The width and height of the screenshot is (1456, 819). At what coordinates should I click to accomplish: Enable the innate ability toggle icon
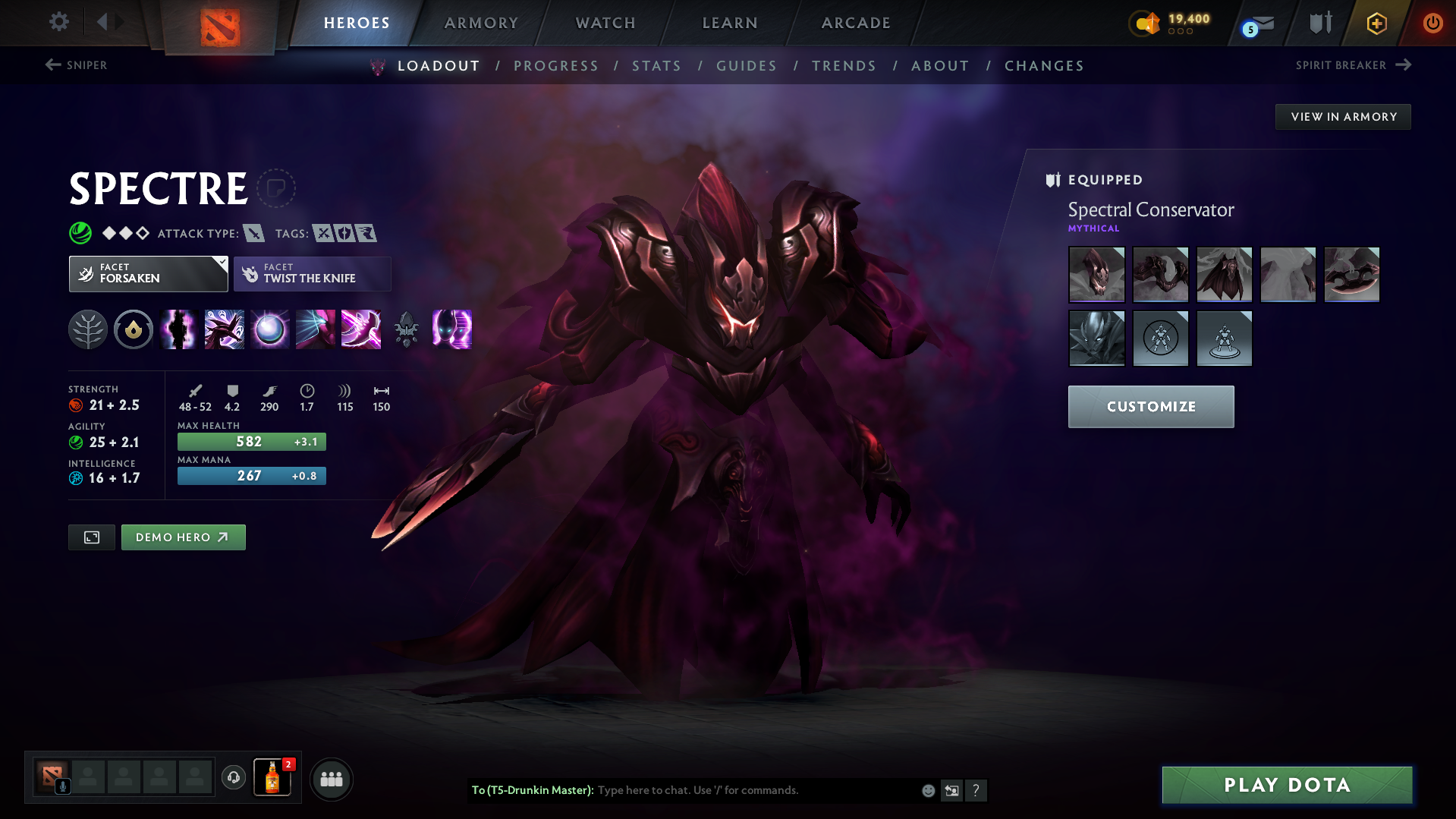click(x=133, y=329)
